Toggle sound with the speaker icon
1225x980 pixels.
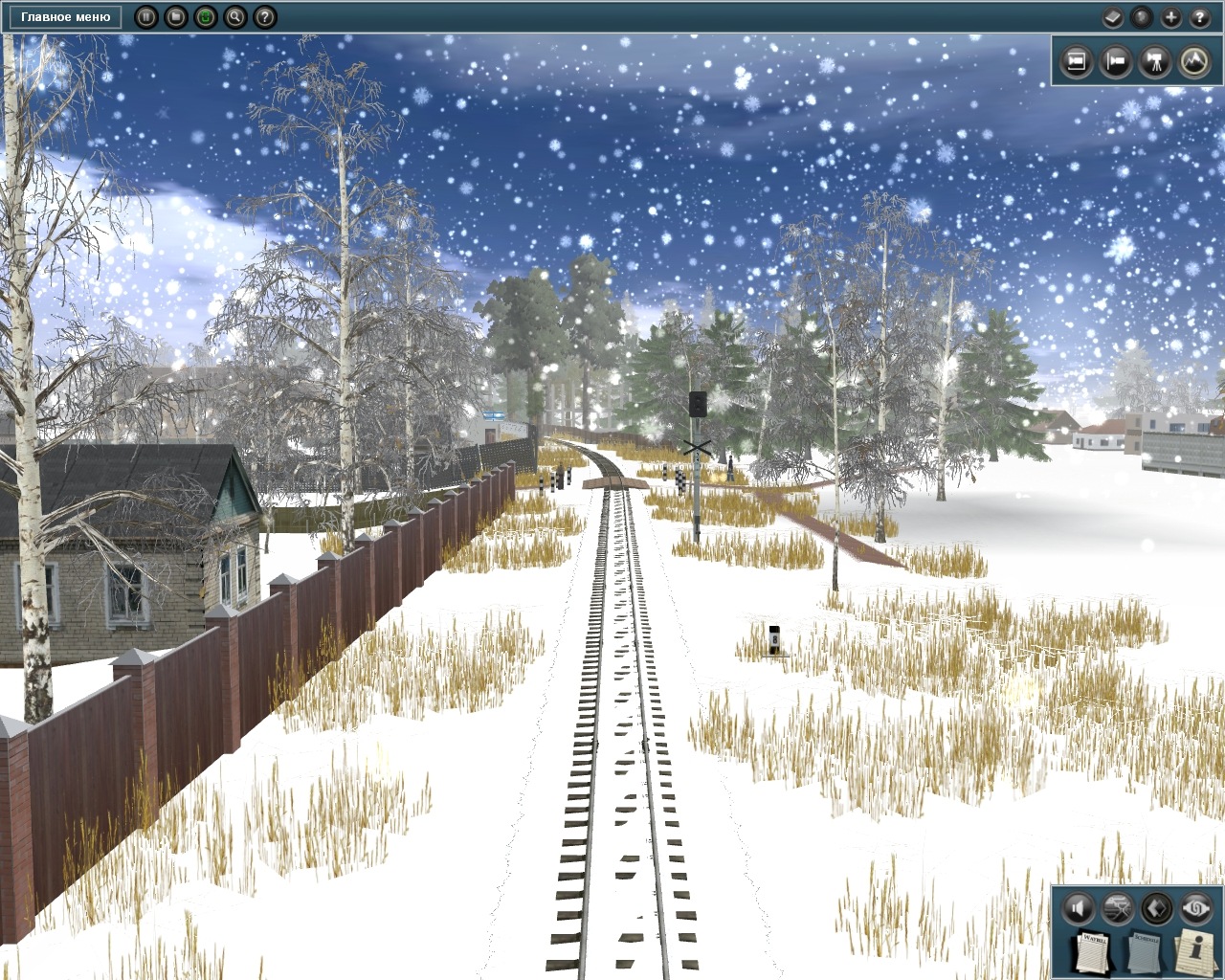point(1079,907)
